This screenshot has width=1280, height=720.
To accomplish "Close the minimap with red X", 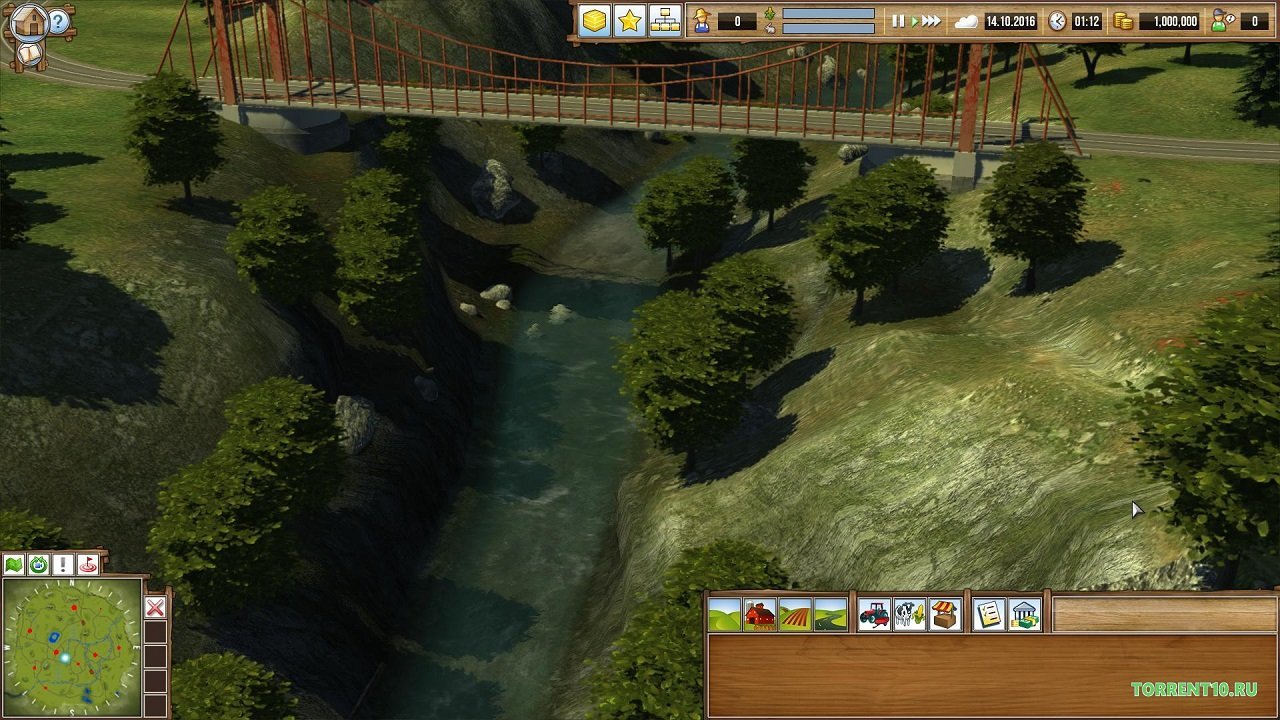I will point(155,608).
